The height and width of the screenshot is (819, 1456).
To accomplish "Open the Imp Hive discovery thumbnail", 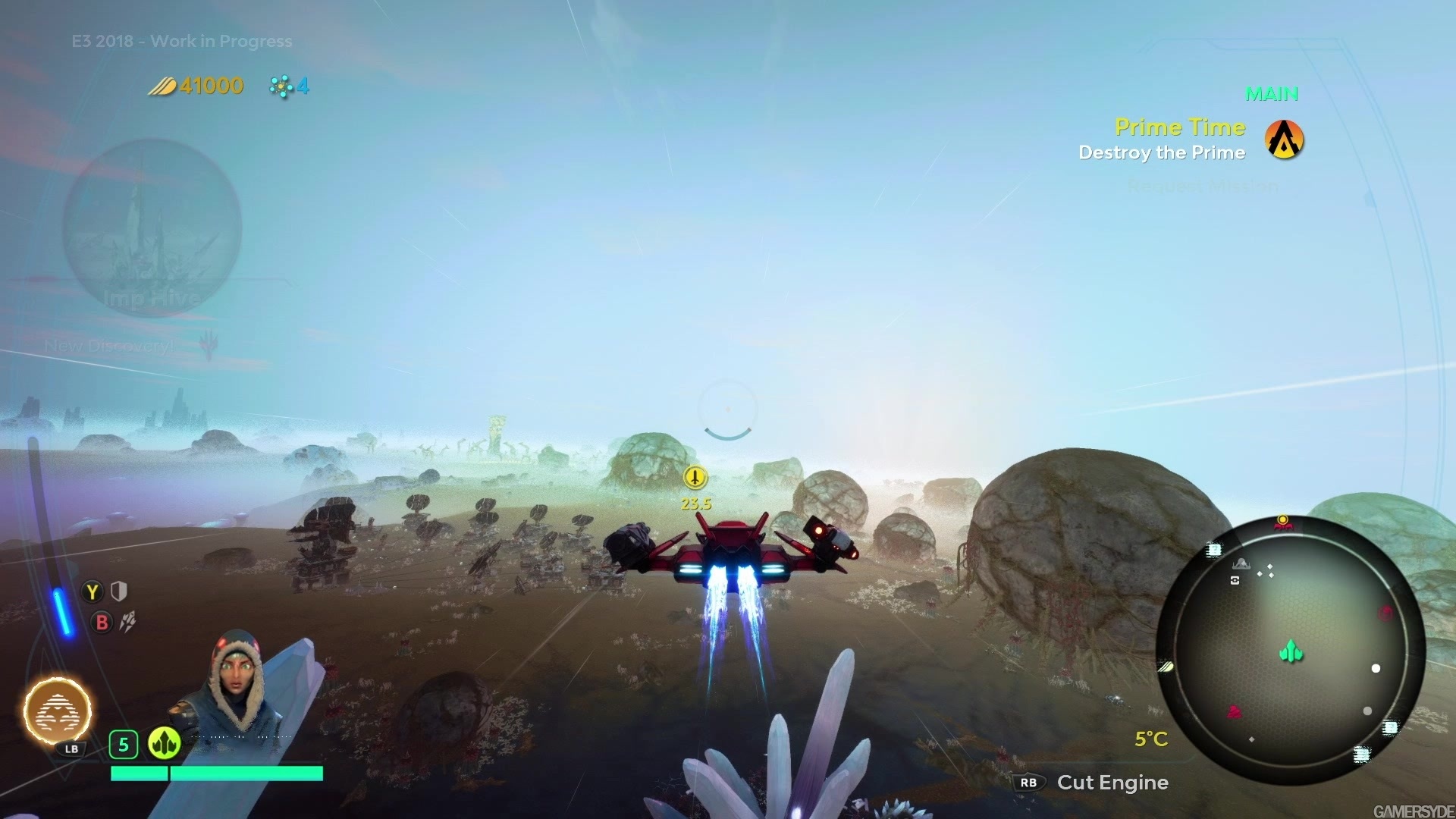I will point(152,227).
